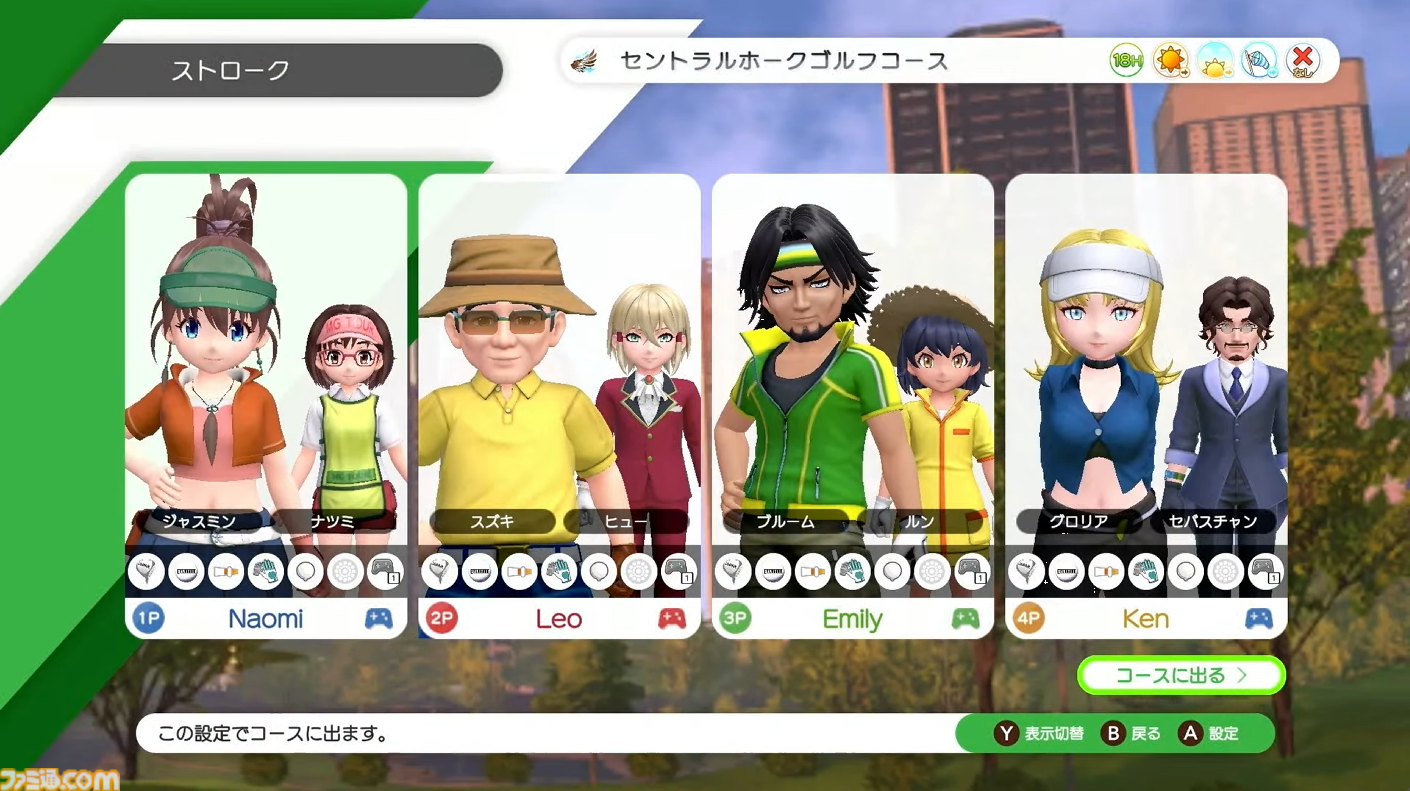The image size is (1410, 791).
Task: Click the 18H round length icon
Action: coord(1126,60)
